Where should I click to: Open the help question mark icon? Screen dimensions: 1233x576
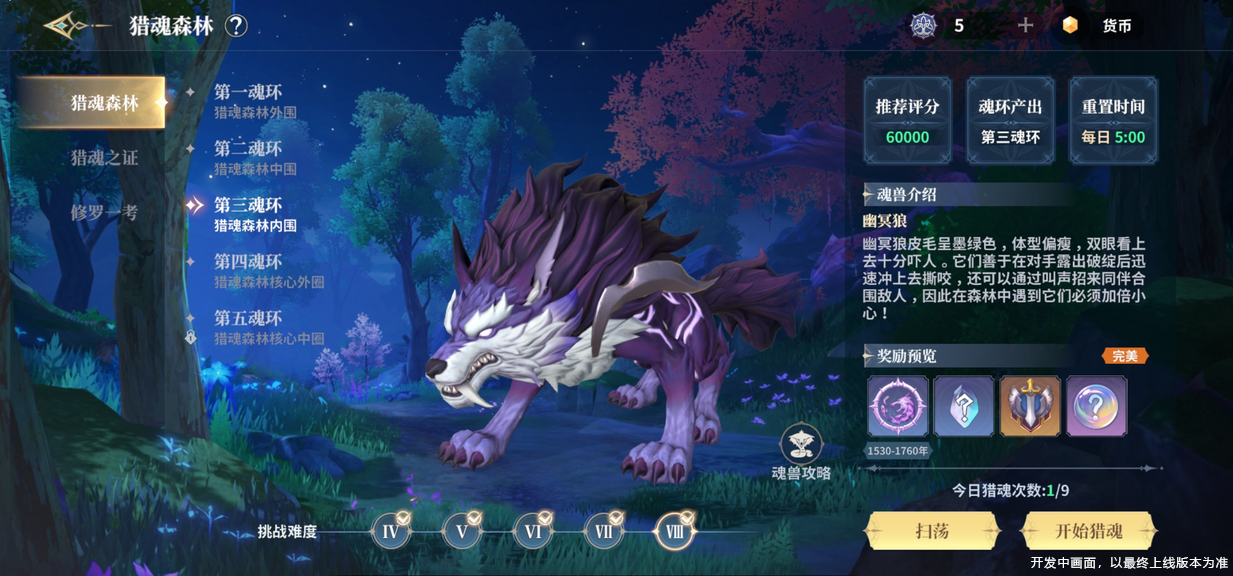pyautogui.click(x=236, y=26)
